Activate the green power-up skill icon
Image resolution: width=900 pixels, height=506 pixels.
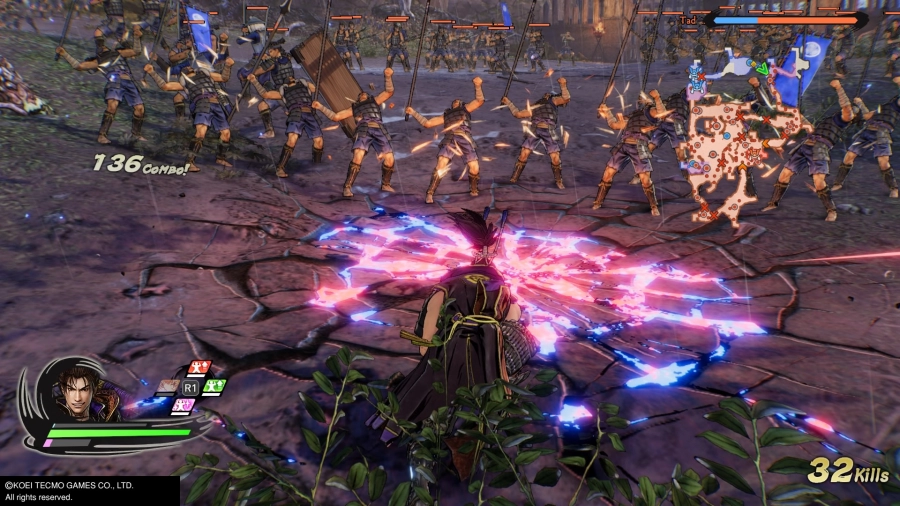tap(213, 386)
